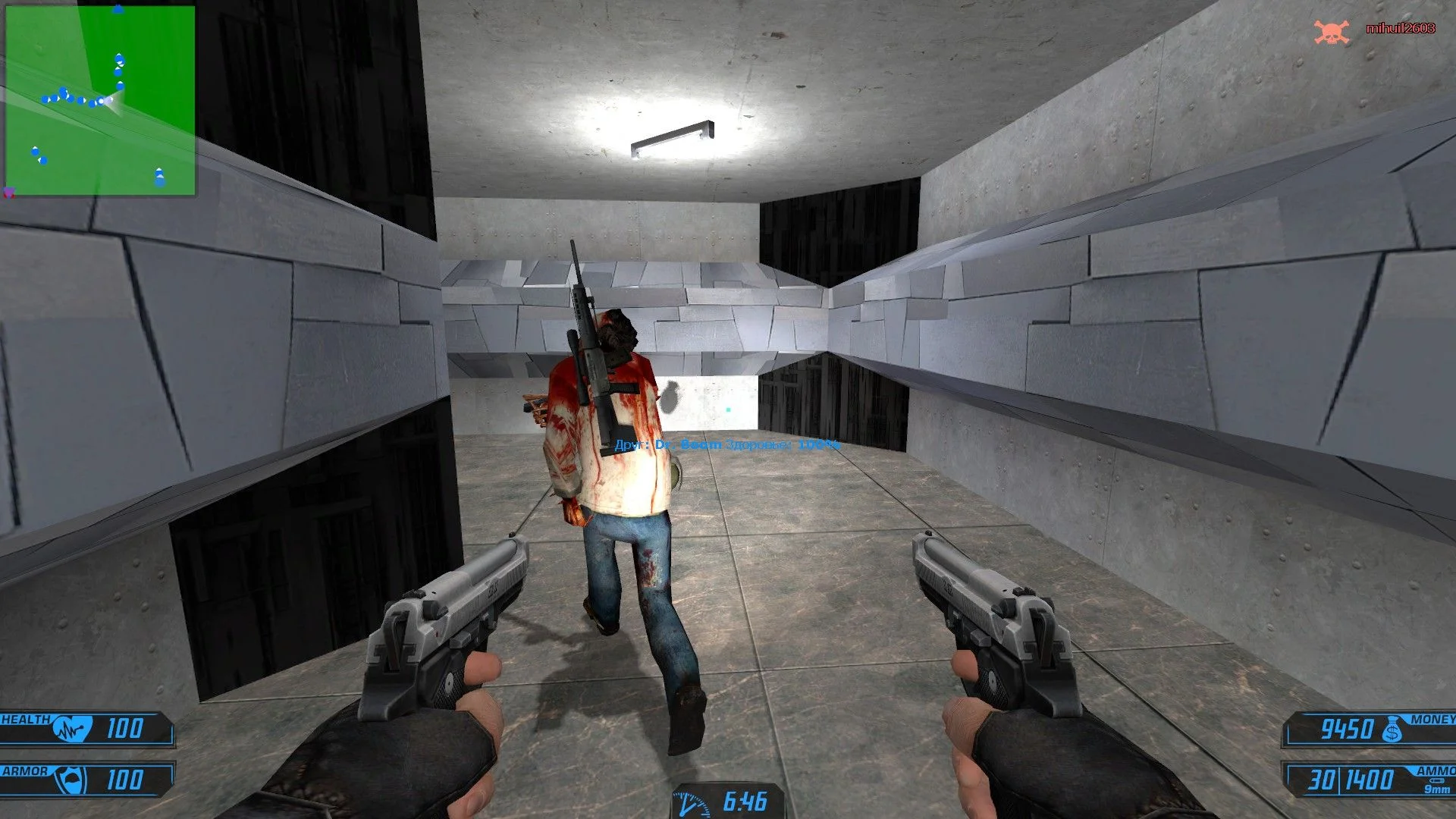Click the money bag dollar icon
1456x819 pixels.
[x=1392, y=730]
